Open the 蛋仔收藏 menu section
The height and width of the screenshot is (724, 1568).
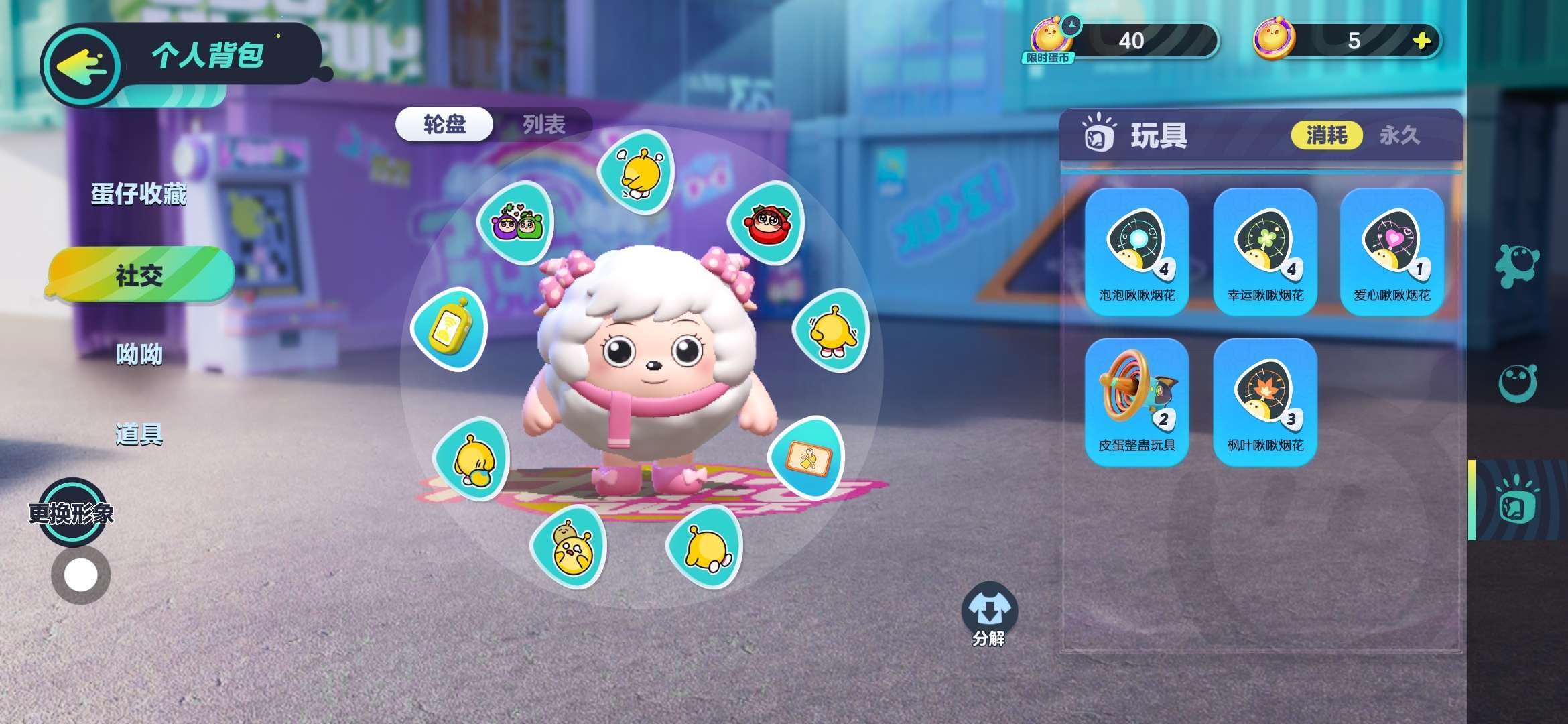139,194
